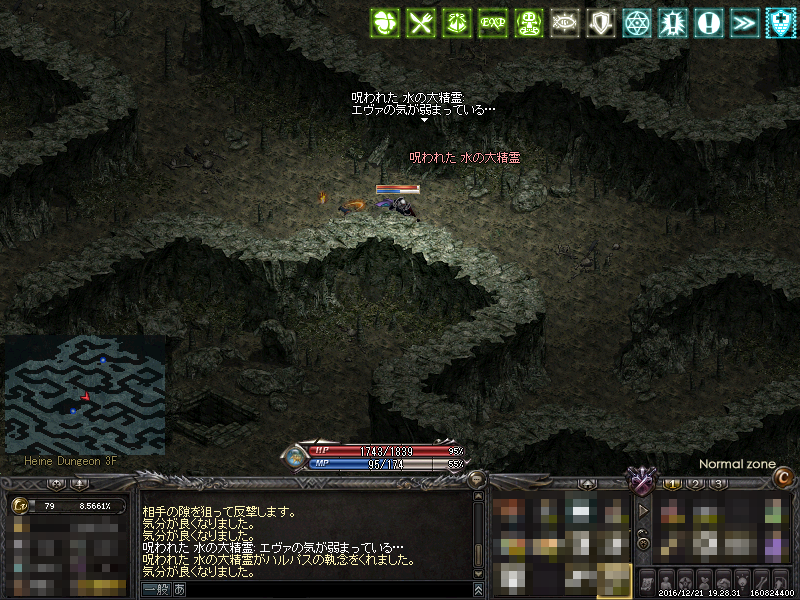Click the right-pointing arrow between slot panels
This screenshot has height=600, width=800.
pos(644,510)
